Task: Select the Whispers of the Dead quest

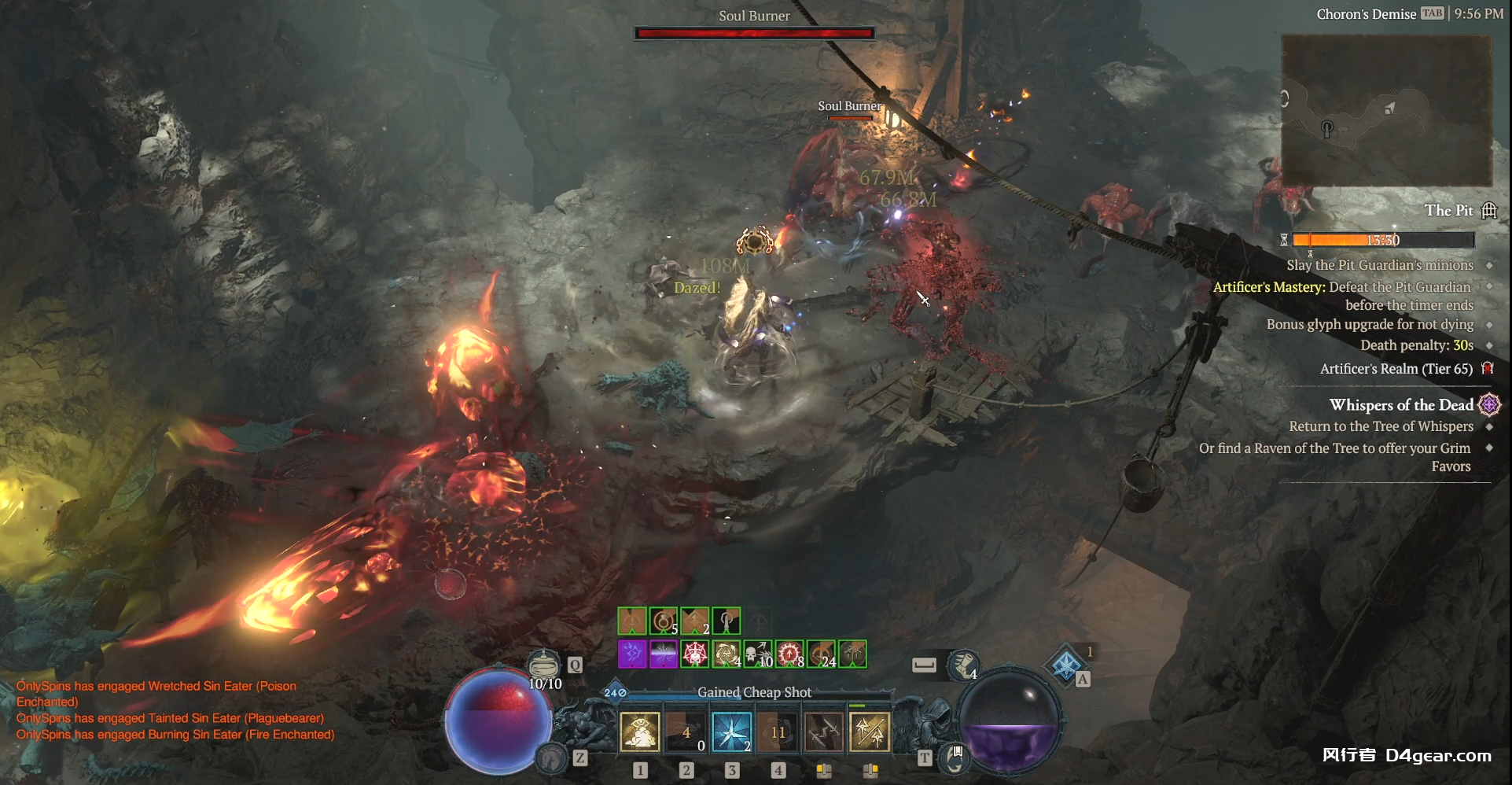Action: coord(1401,405)
